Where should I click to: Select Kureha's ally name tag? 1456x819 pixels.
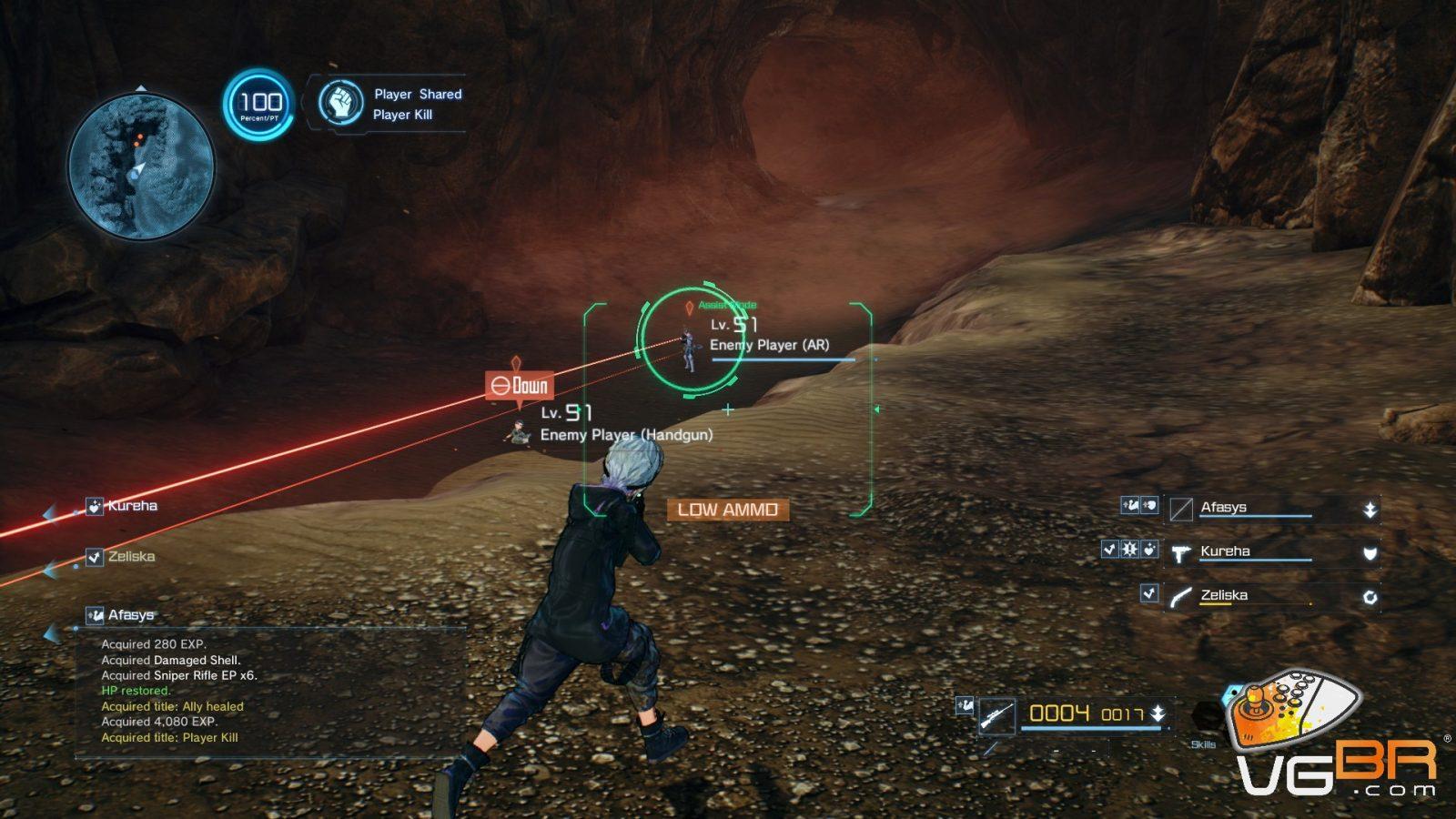(x=132, y=506)
